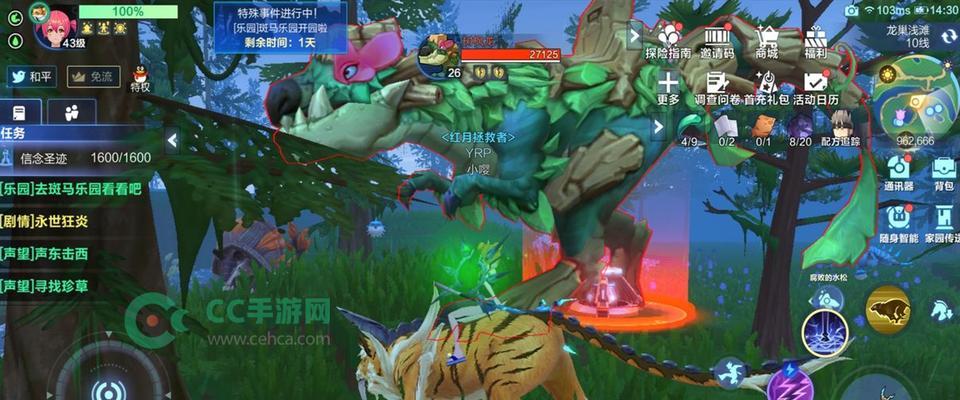Open the 特权 penguin privilege icon
Viewport: 960px width, 400px height.
click(x=140, y=77)
